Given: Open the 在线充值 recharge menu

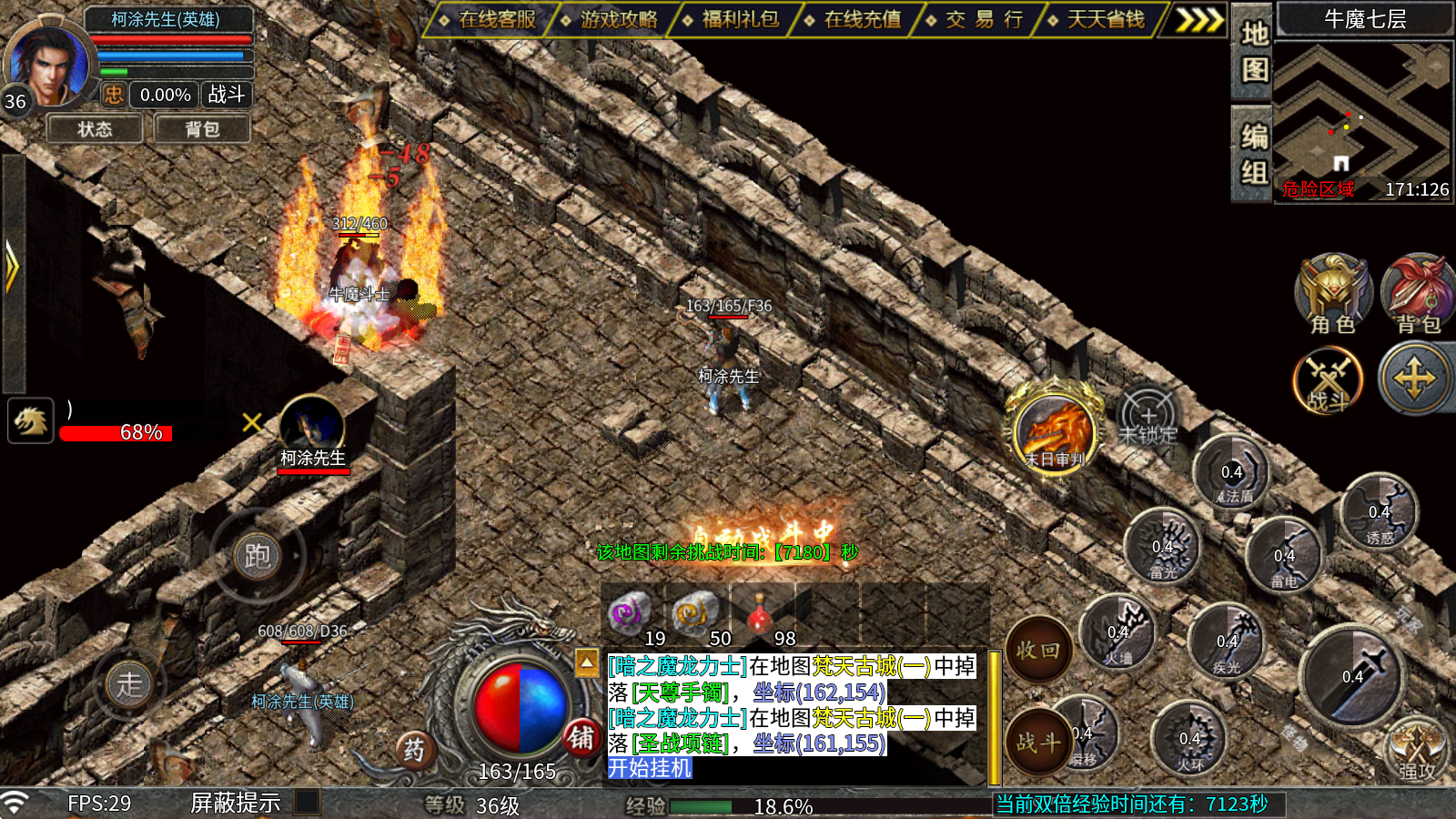Looking at the screenshot, I should pos(854,19).
